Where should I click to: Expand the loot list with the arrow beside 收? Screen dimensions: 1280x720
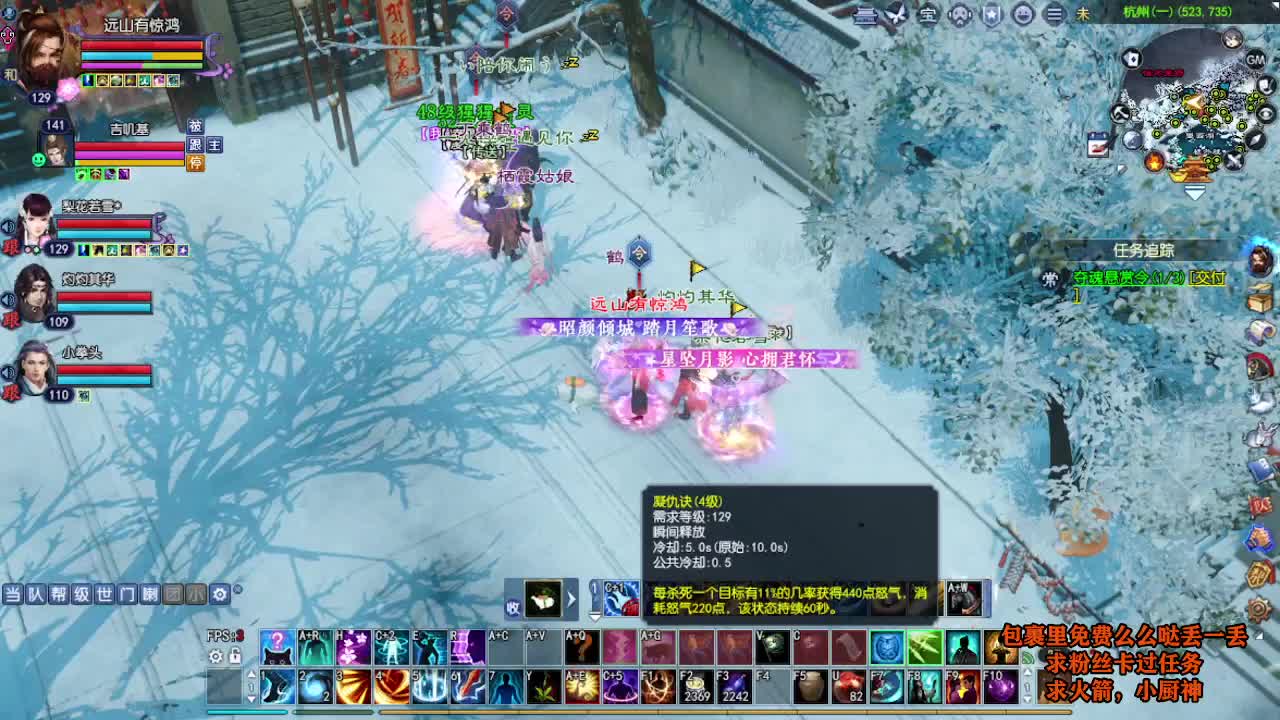pos(571,599)
